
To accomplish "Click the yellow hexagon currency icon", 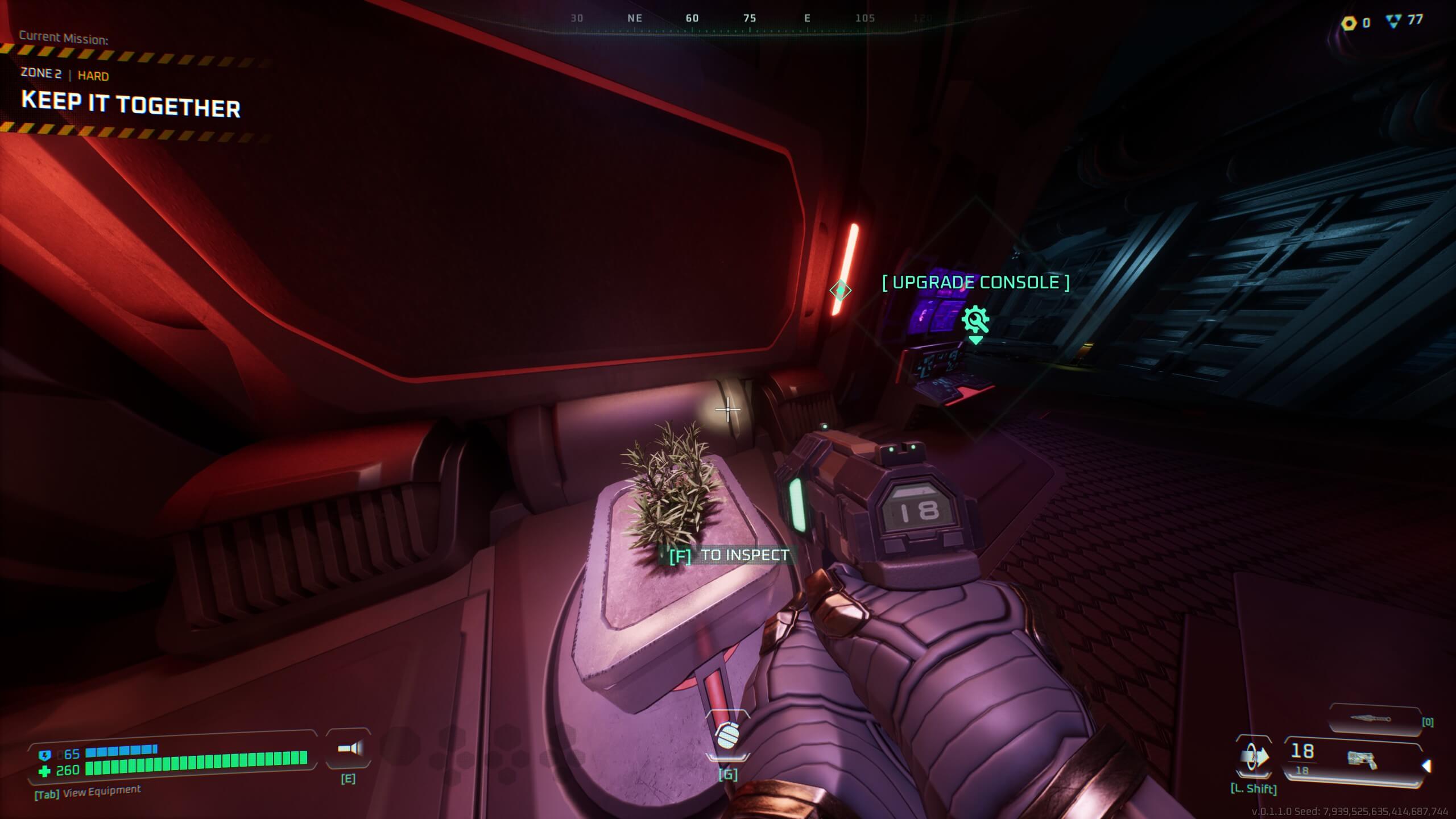I will pos(1349,23).
